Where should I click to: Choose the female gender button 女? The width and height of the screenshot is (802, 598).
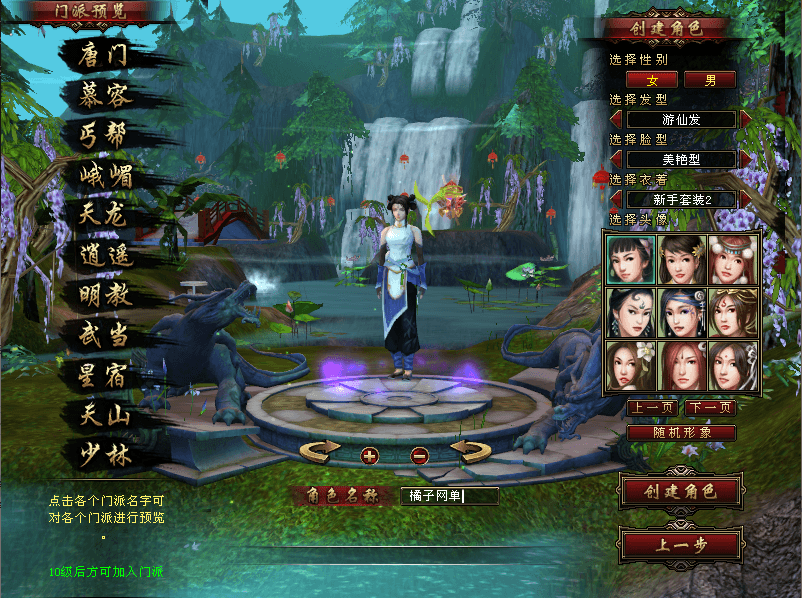tap(652, 80)
